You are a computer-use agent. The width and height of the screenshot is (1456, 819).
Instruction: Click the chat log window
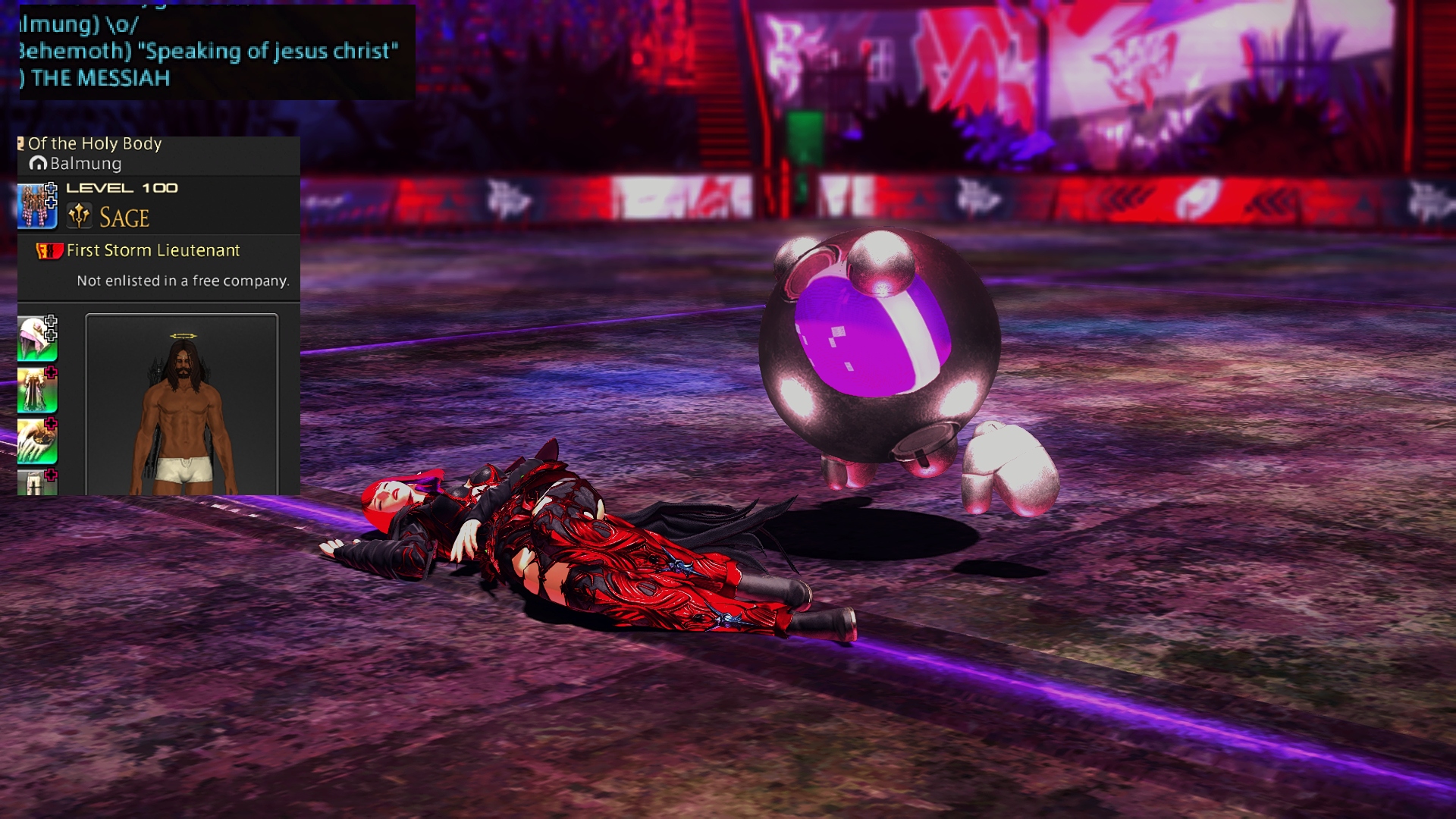click(x=216, y=52)
